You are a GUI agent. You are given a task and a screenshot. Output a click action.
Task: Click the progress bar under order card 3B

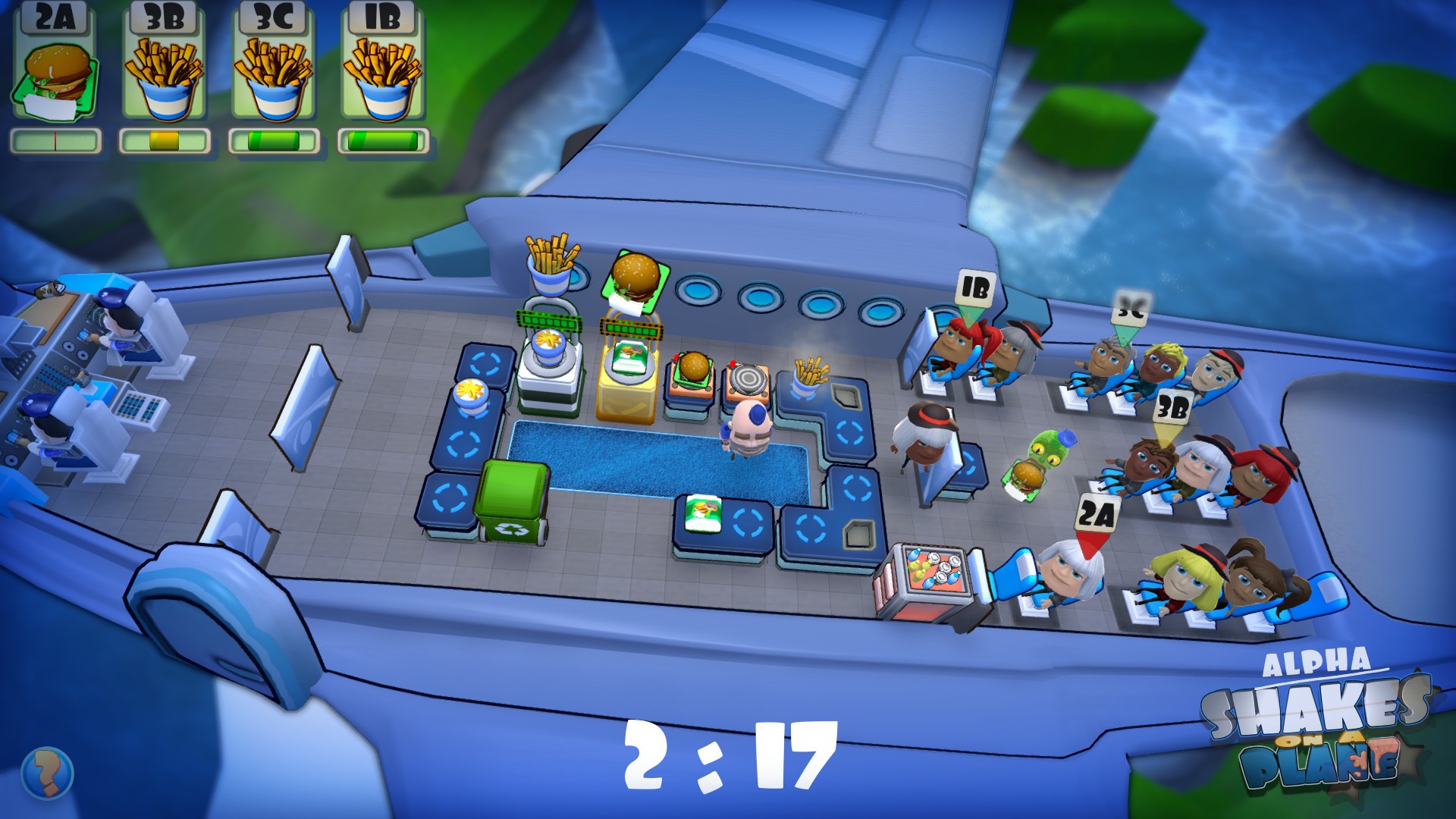click(x=165, y=139)
